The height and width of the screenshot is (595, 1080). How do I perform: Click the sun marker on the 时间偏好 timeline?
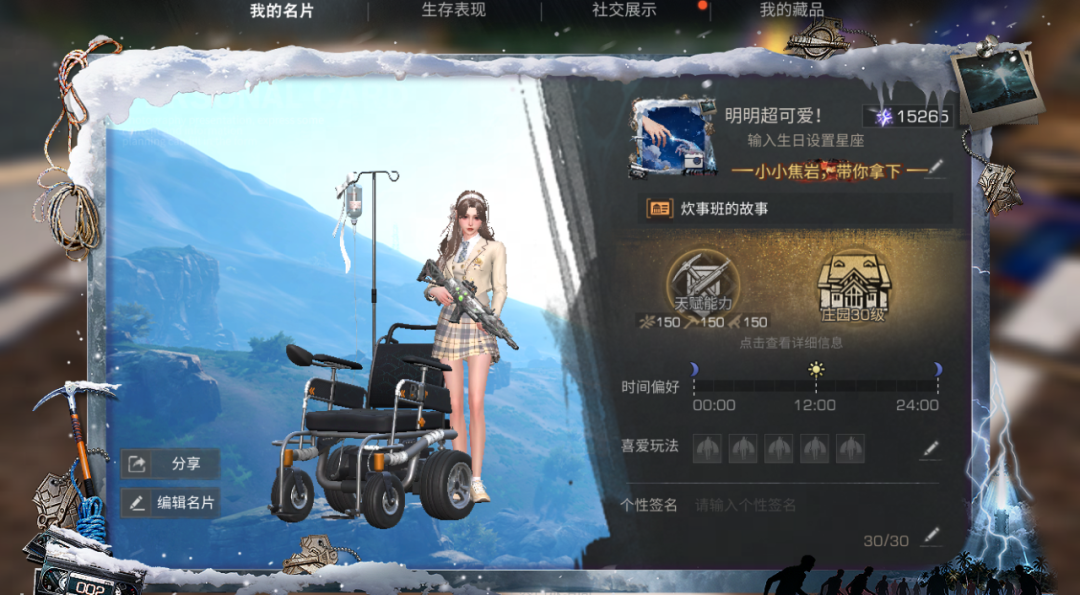click(x=817, y=370)
